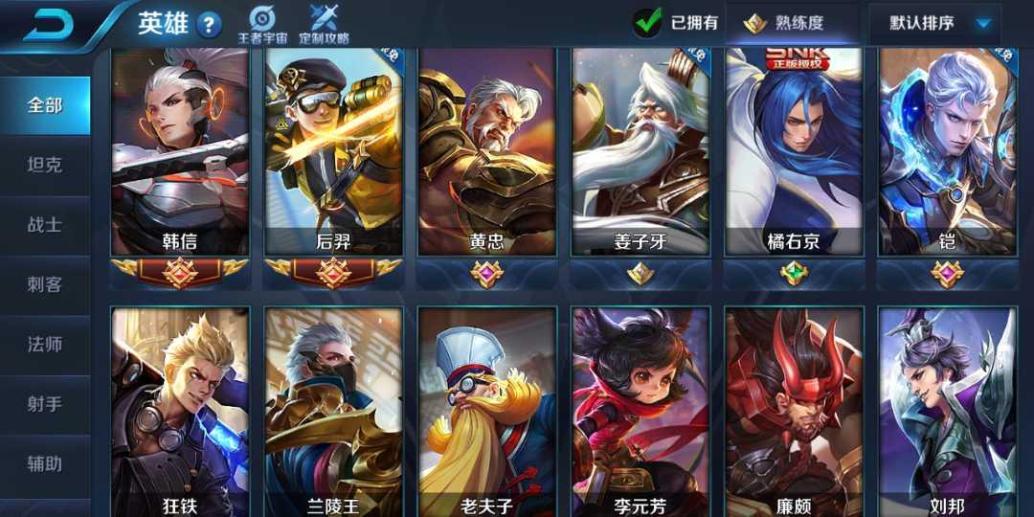This screenshot has height=517, width=1034.
Task: Open the 默认排序 dropdown
Action: coord(934,23)
